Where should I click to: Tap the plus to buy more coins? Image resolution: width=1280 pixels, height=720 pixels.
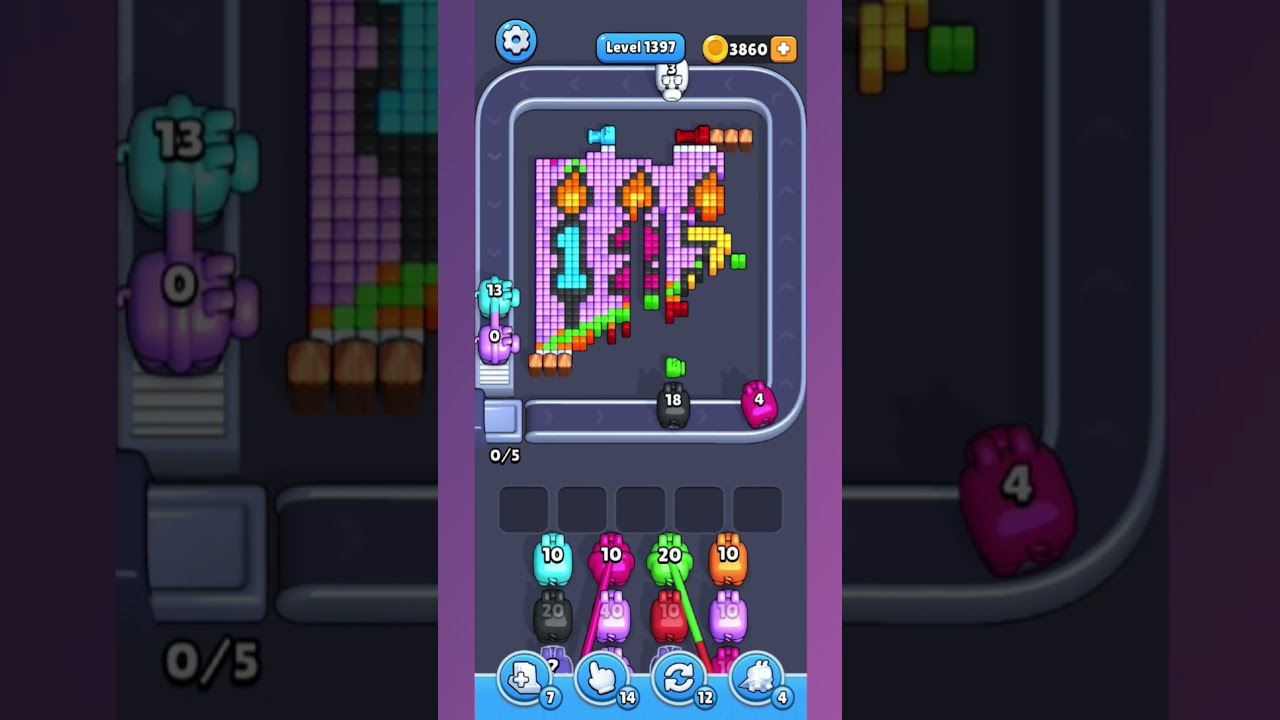[784, 48]
